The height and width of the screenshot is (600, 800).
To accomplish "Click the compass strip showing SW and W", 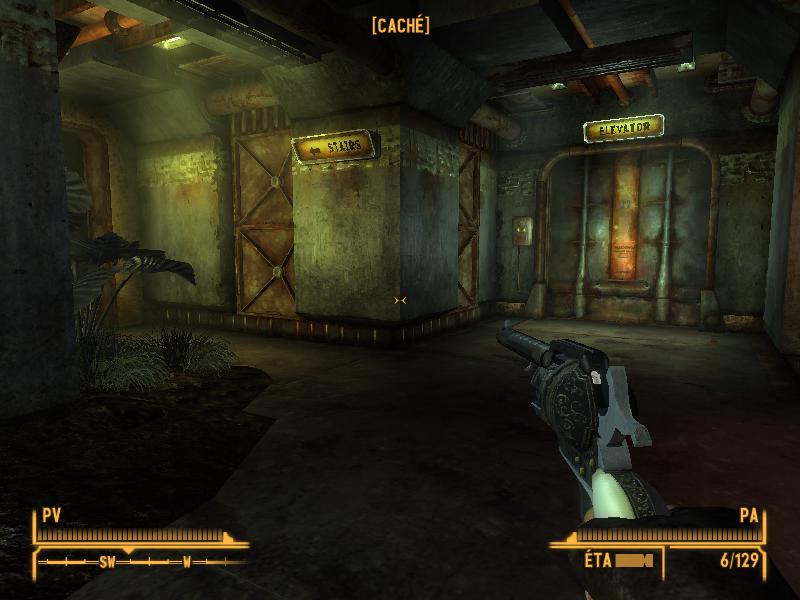I will 140,561.
